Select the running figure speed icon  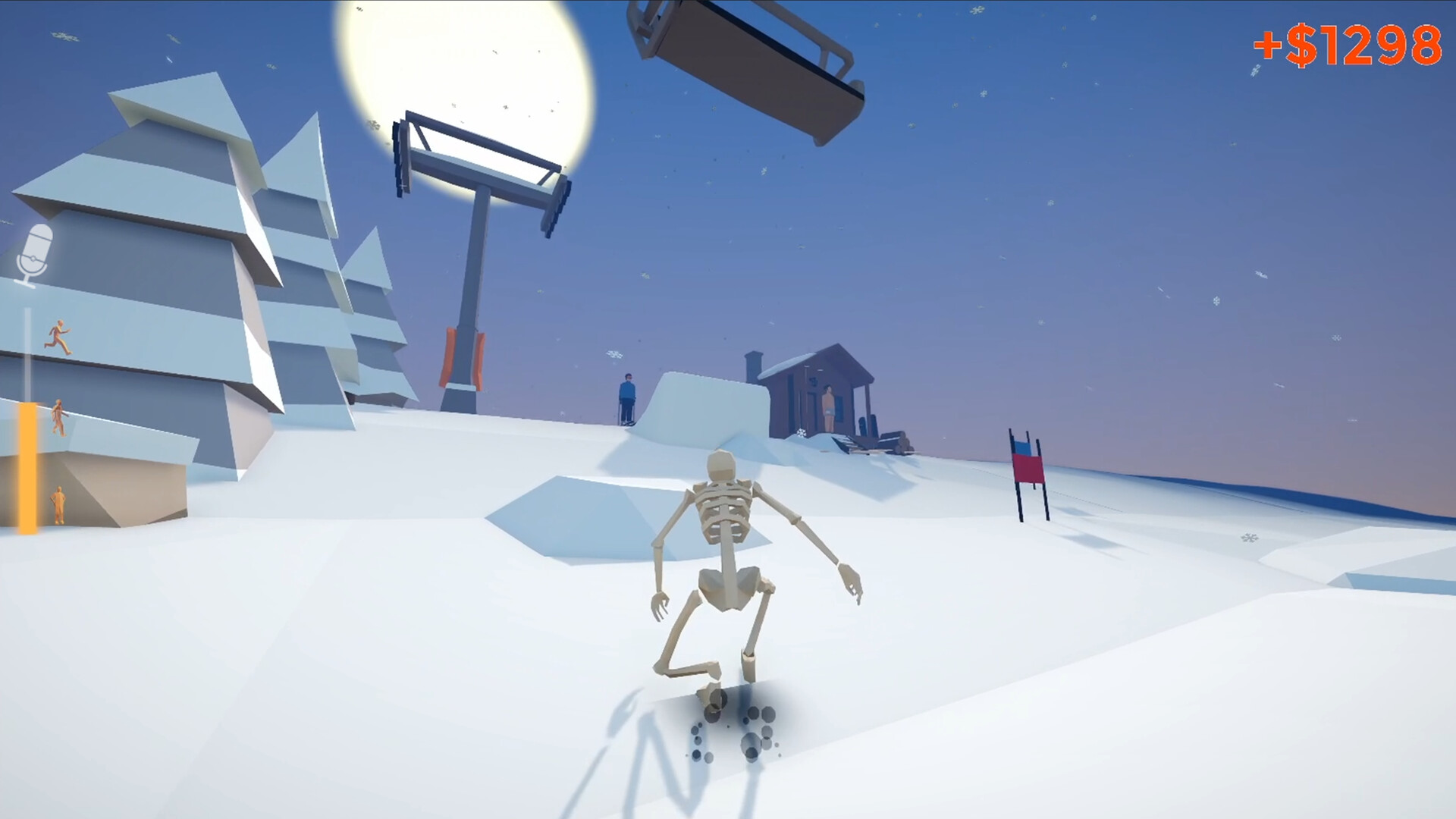(x=57, y=338)
